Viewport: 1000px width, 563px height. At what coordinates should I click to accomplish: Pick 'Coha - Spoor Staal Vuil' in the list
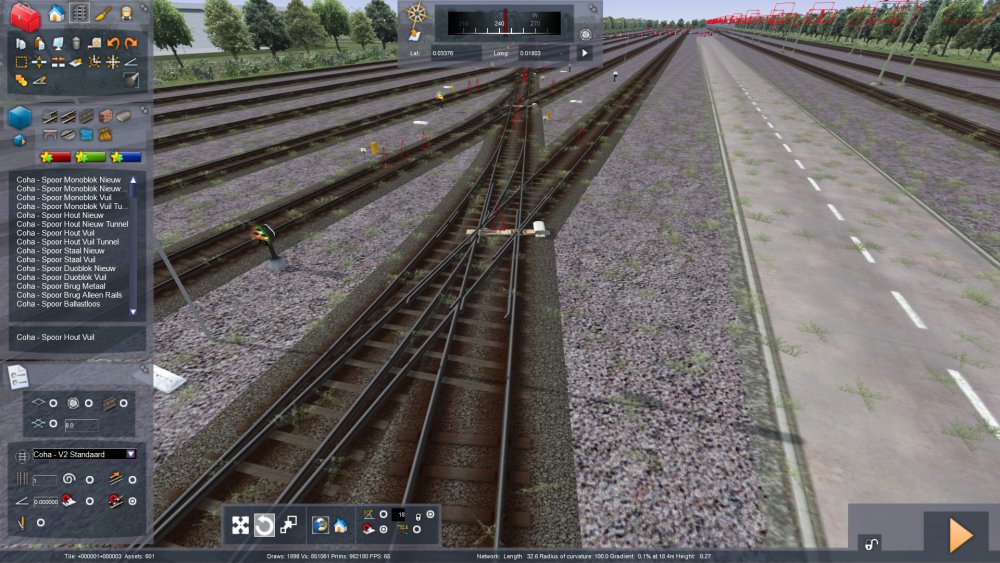pyautogui.click(x=55, y=260)
